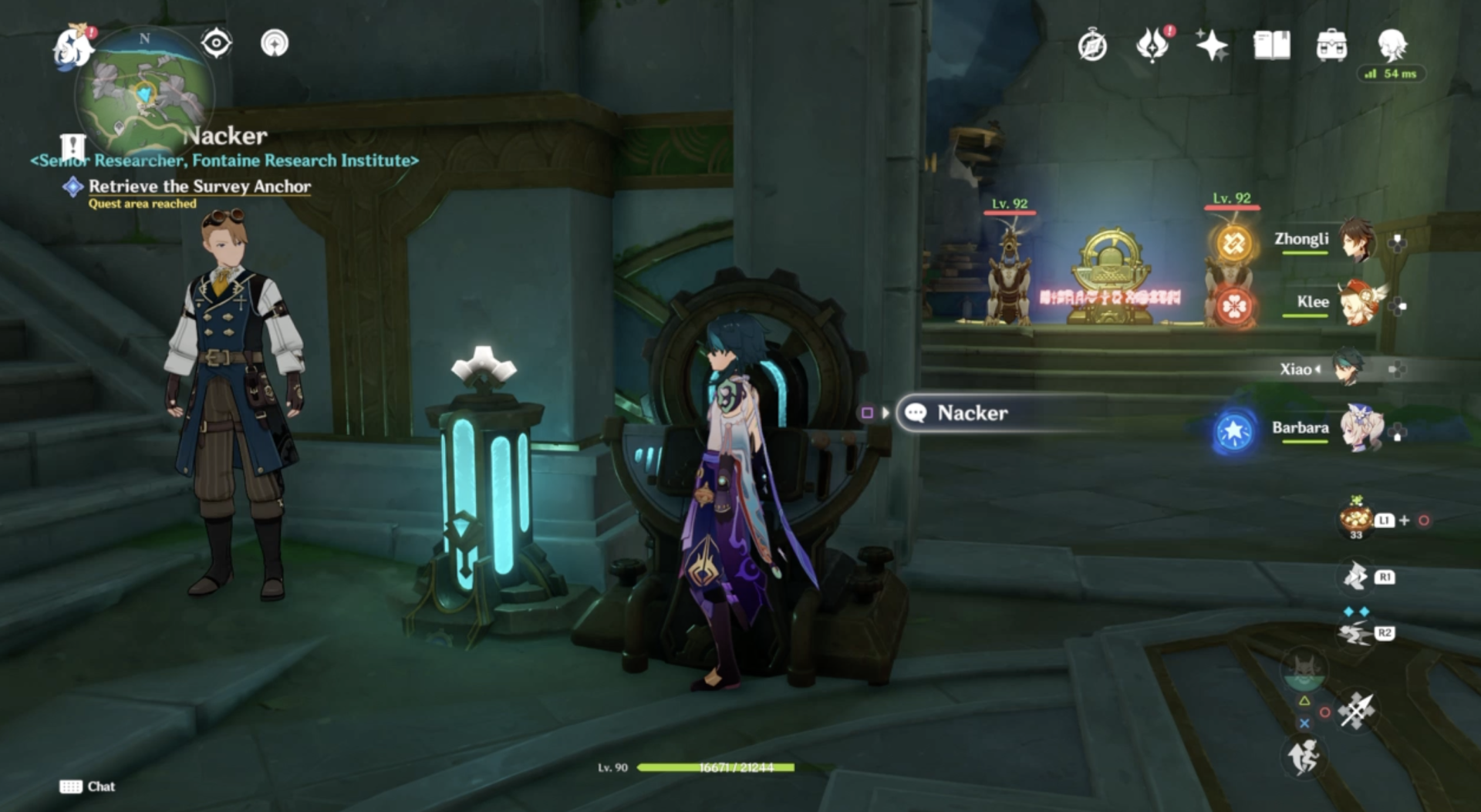Select the Retrieve the Survey Anchor quest
Viewport: 1481px width, 812px height.
[199, 187]
